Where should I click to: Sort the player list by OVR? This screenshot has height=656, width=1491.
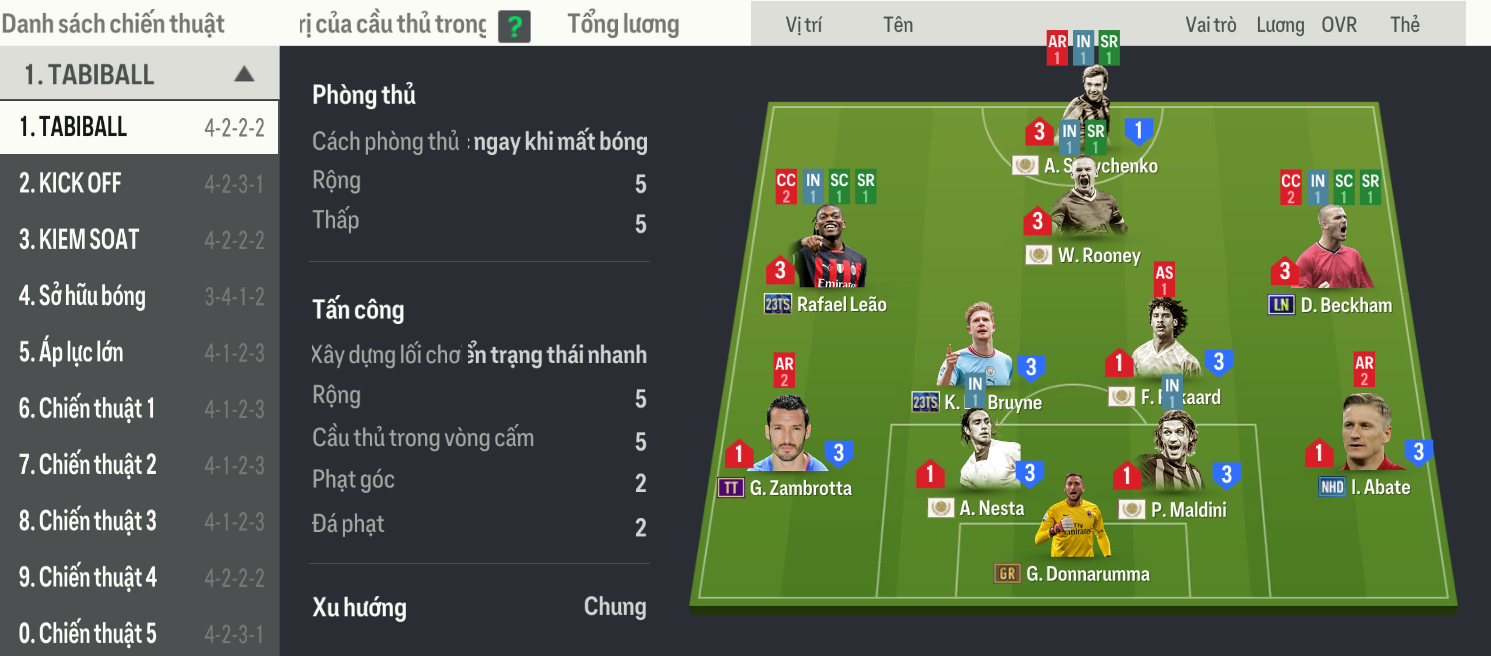[1339, 25]
